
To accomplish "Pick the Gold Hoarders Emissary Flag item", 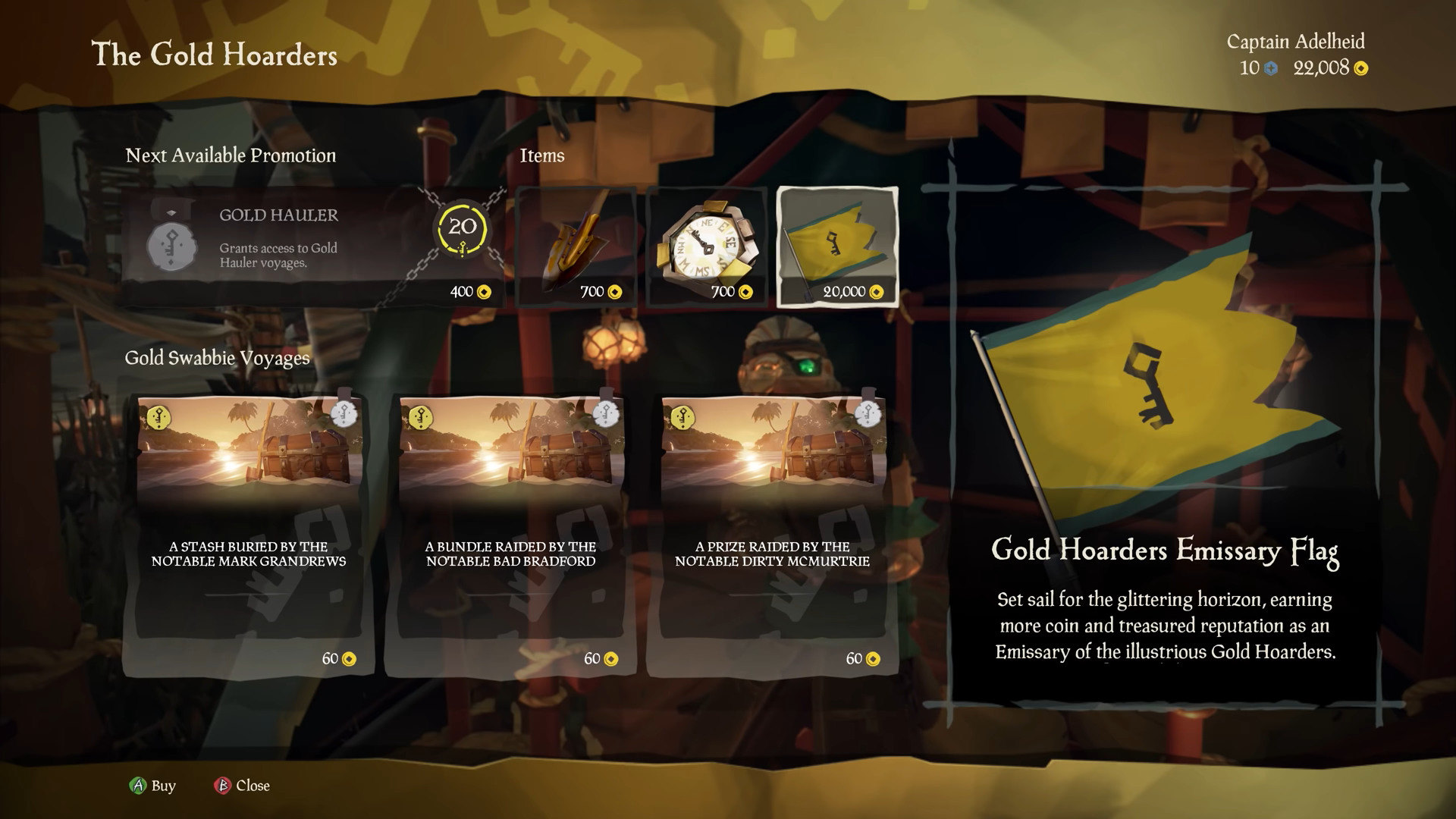I will tap(837, 246).
